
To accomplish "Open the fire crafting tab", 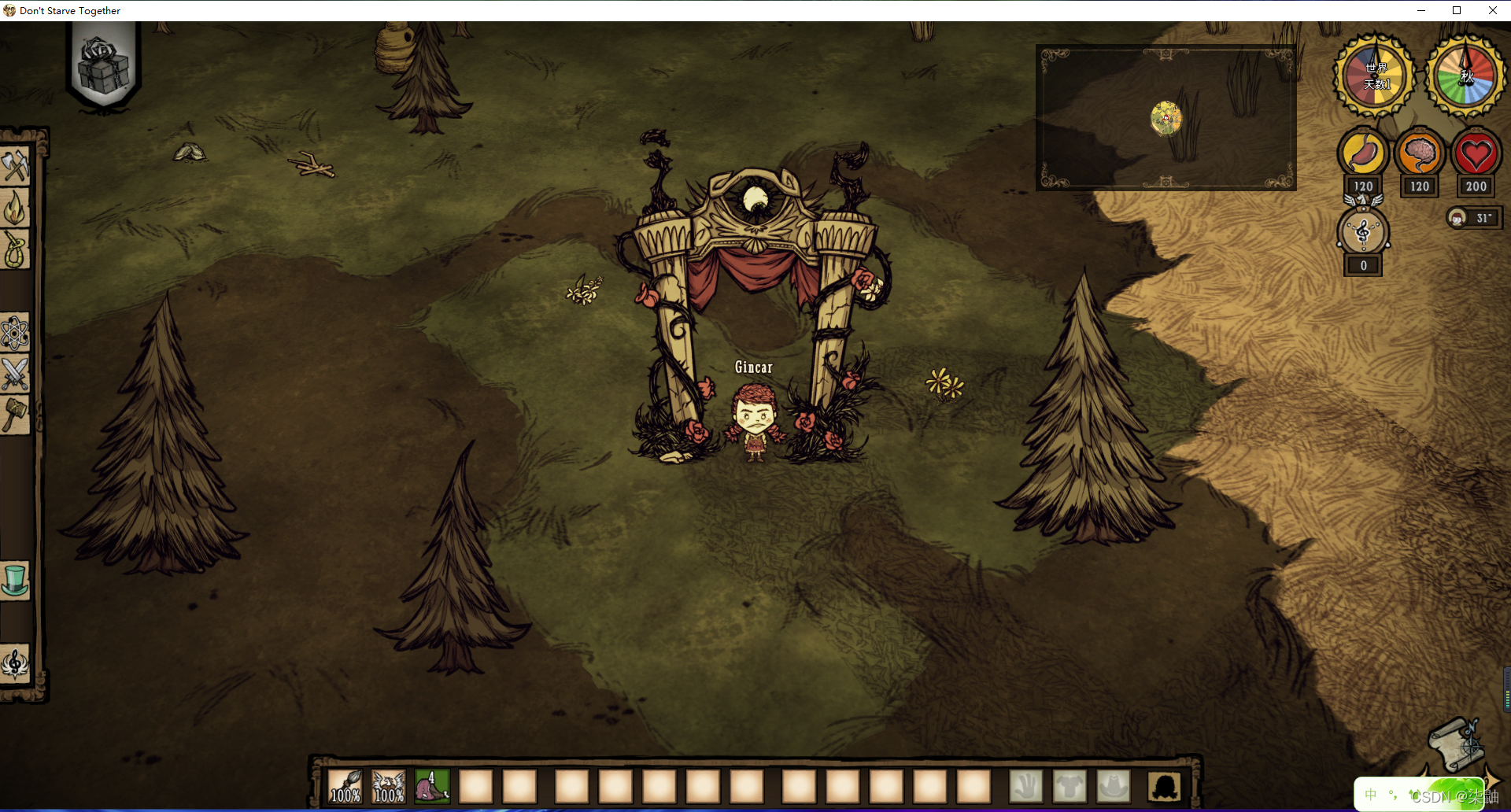I will click(15, 209).
